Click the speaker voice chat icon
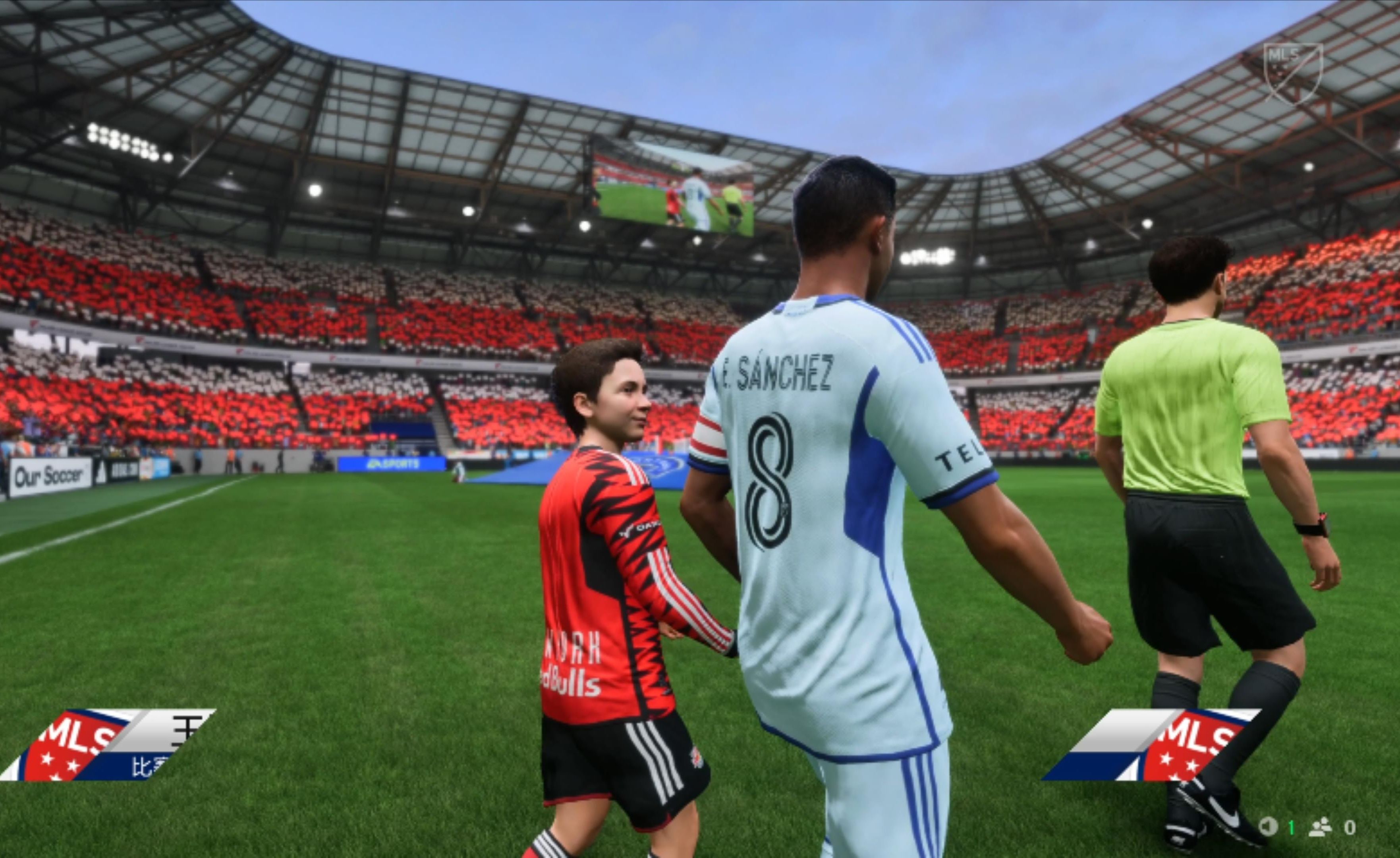Screen dimensions: 1400x858 [x=1268, y=826]
